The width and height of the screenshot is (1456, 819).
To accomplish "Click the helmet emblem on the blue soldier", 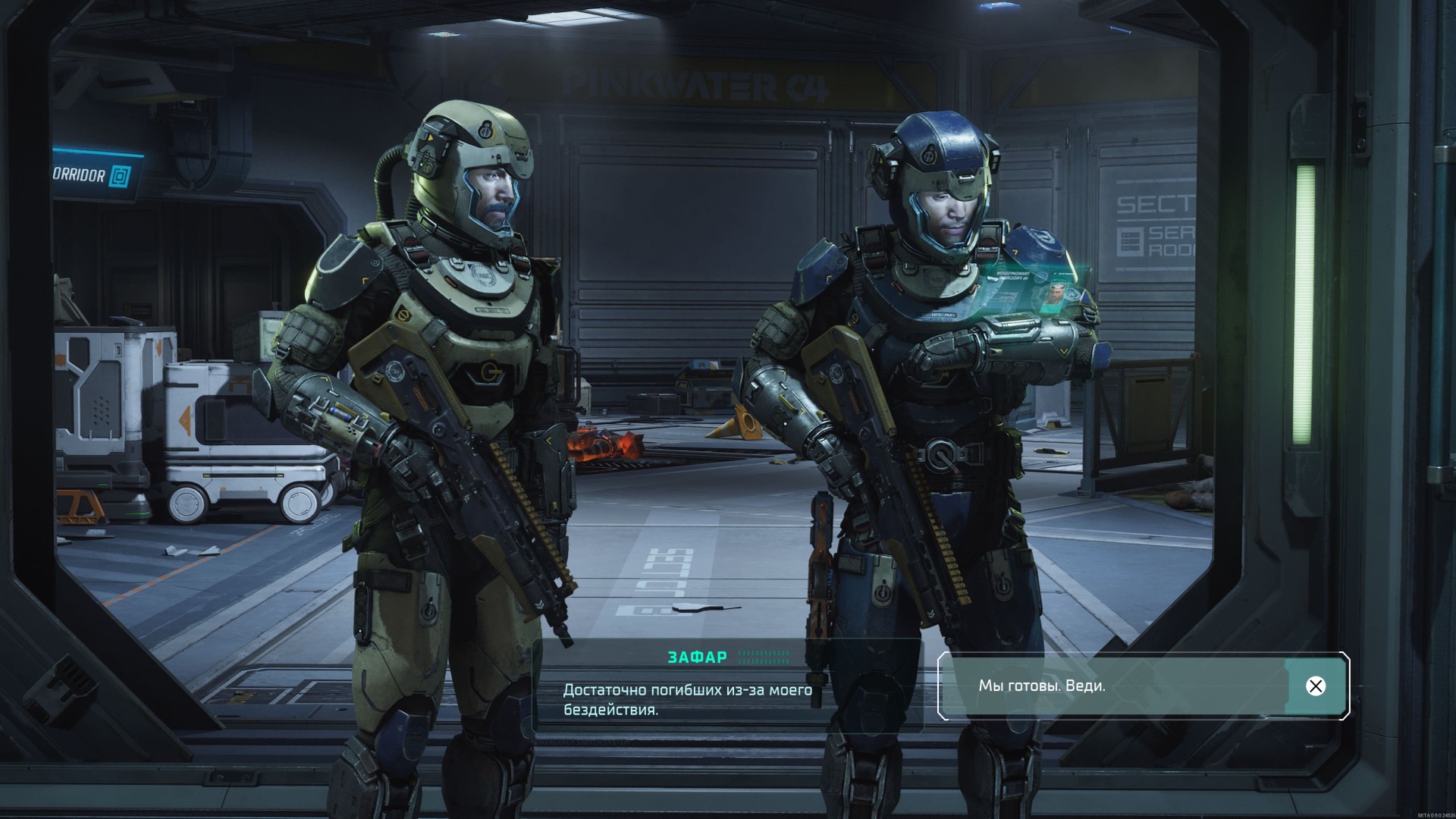I will (x=930, y=155).
